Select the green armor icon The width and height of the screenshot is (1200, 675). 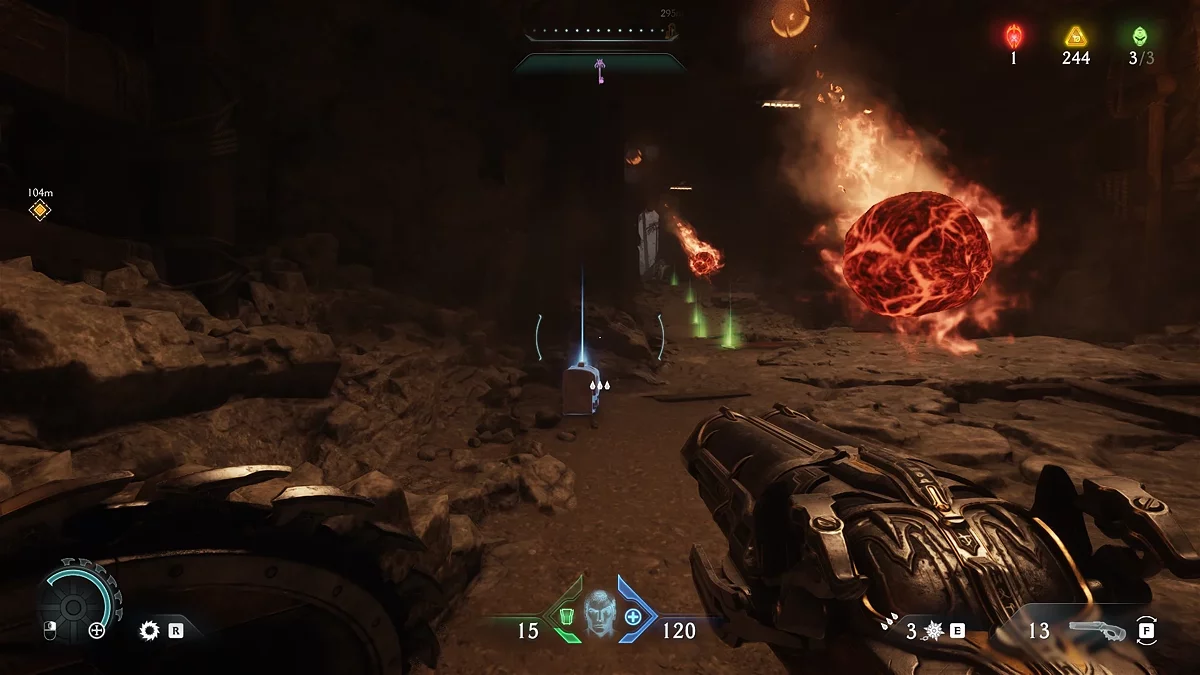[x=567, y=616]
